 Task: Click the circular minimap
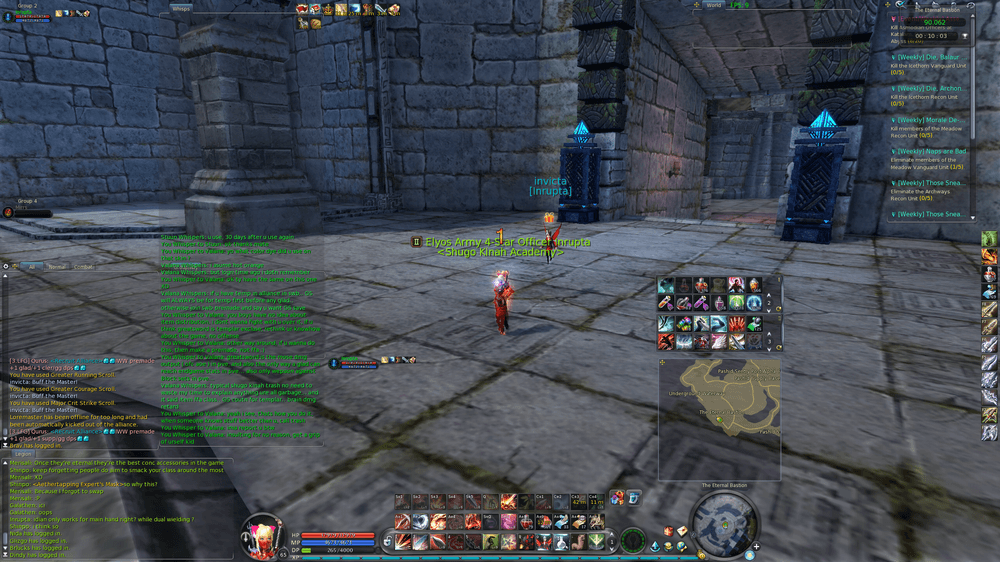pyautogui.click(x=725, y=522)
